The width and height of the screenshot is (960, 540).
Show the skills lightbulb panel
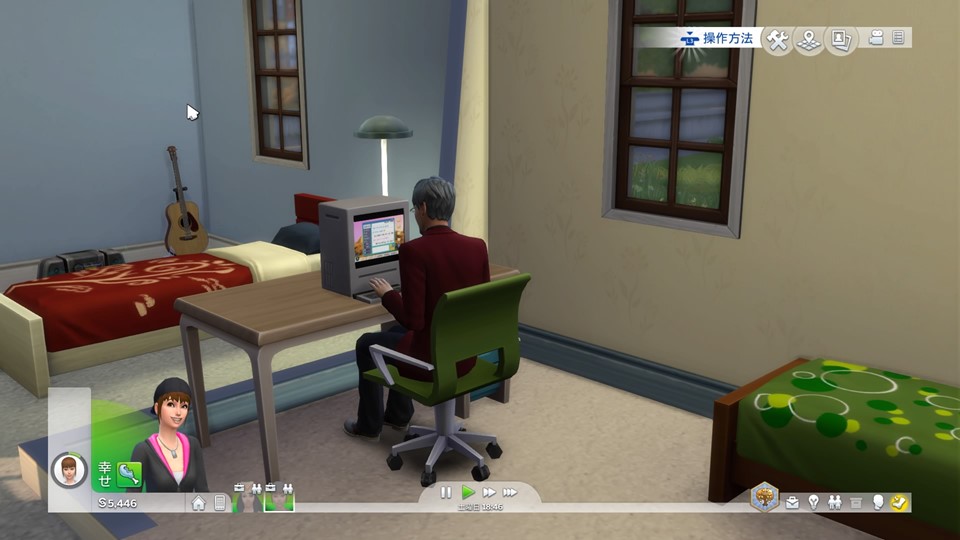[x=813, y=503]
